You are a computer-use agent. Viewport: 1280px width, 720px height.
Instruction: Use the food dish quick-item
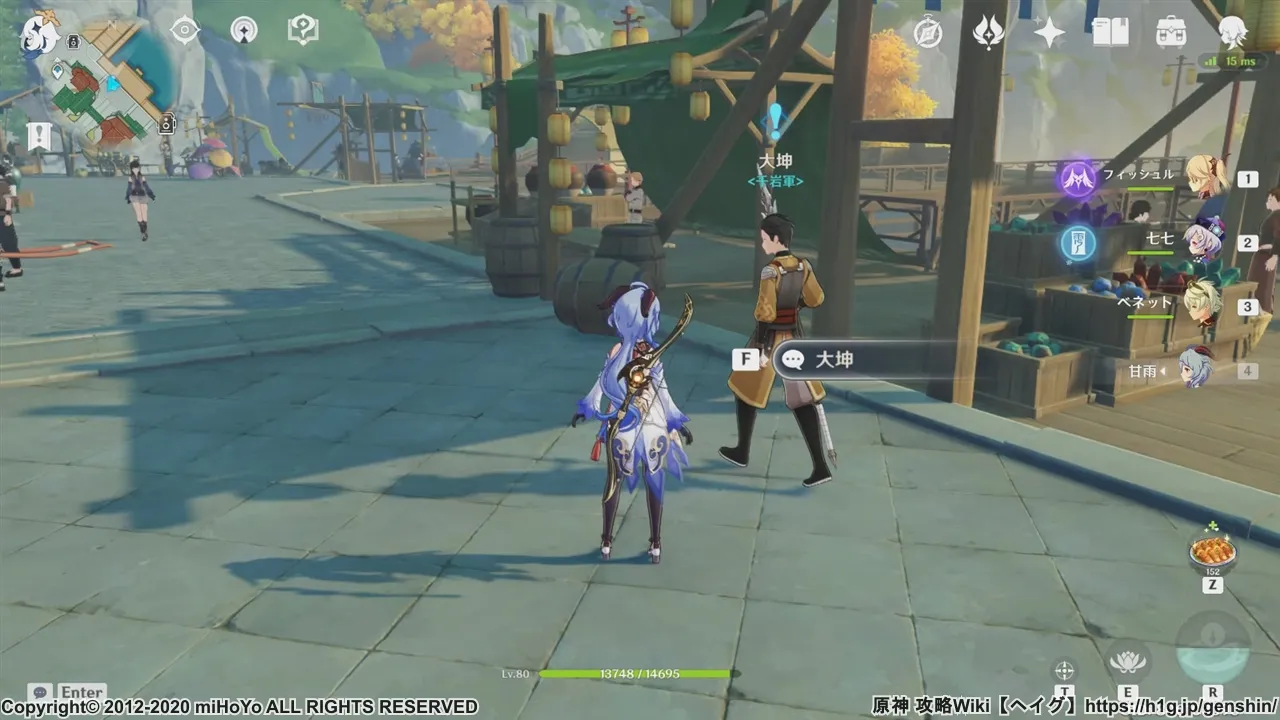(x=1212, y=551)
